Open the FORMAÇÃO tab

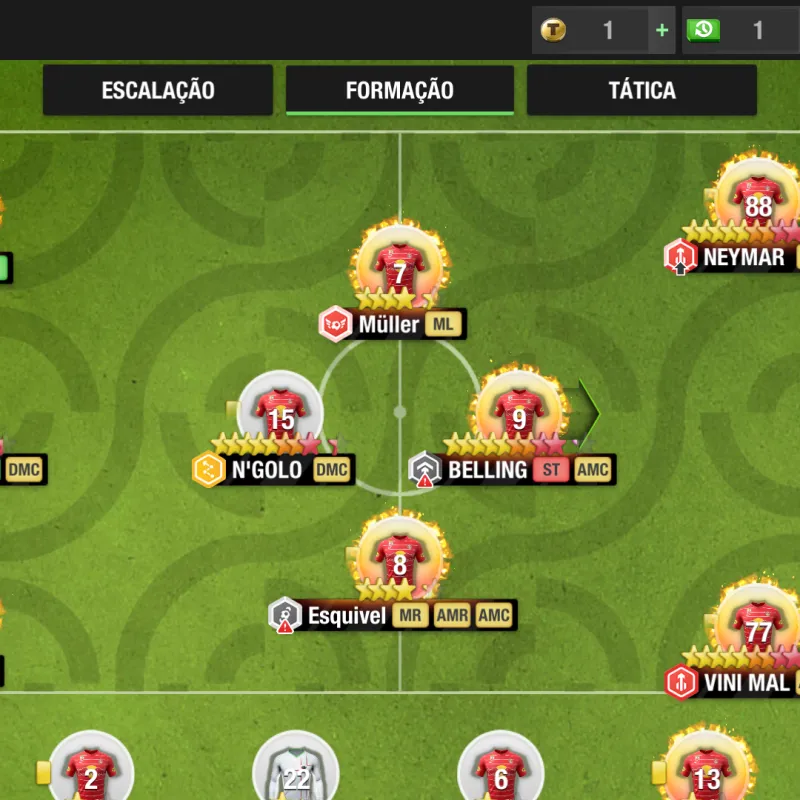(400, 90)
